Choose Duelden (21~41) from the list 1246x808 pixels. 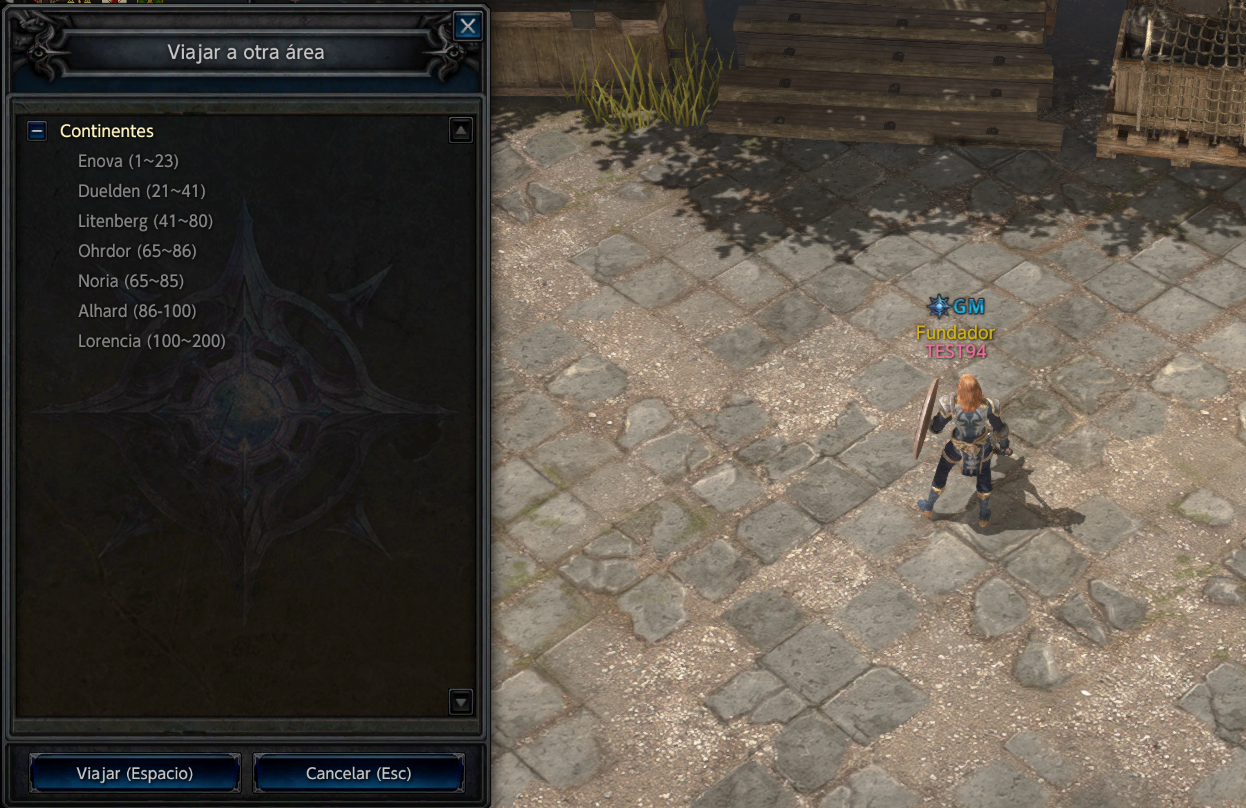pyautogui.click(x=141, y=191)
